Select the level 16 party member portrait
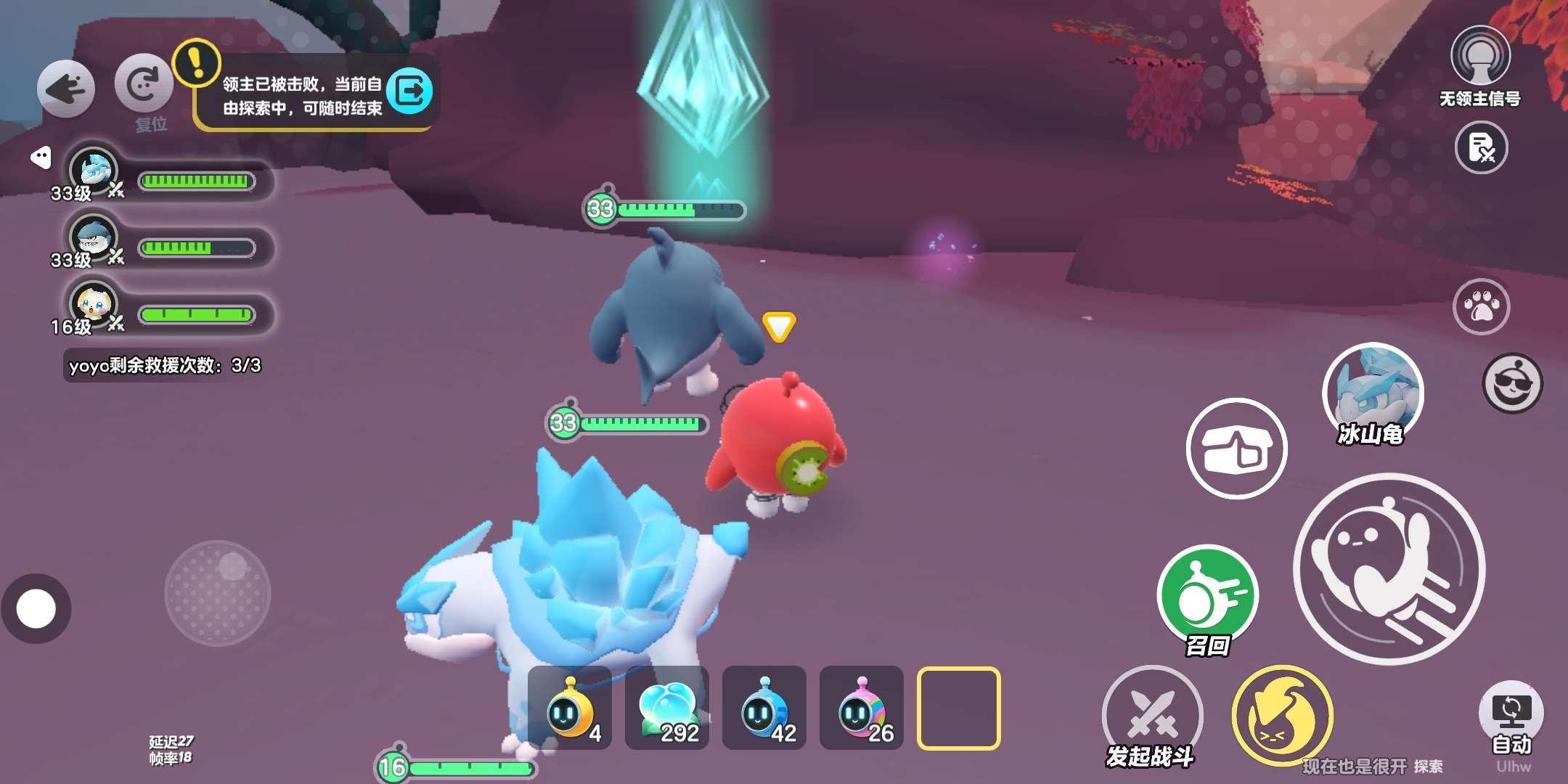This screenshot has height=784, width=1568. [x=94, y=305]
